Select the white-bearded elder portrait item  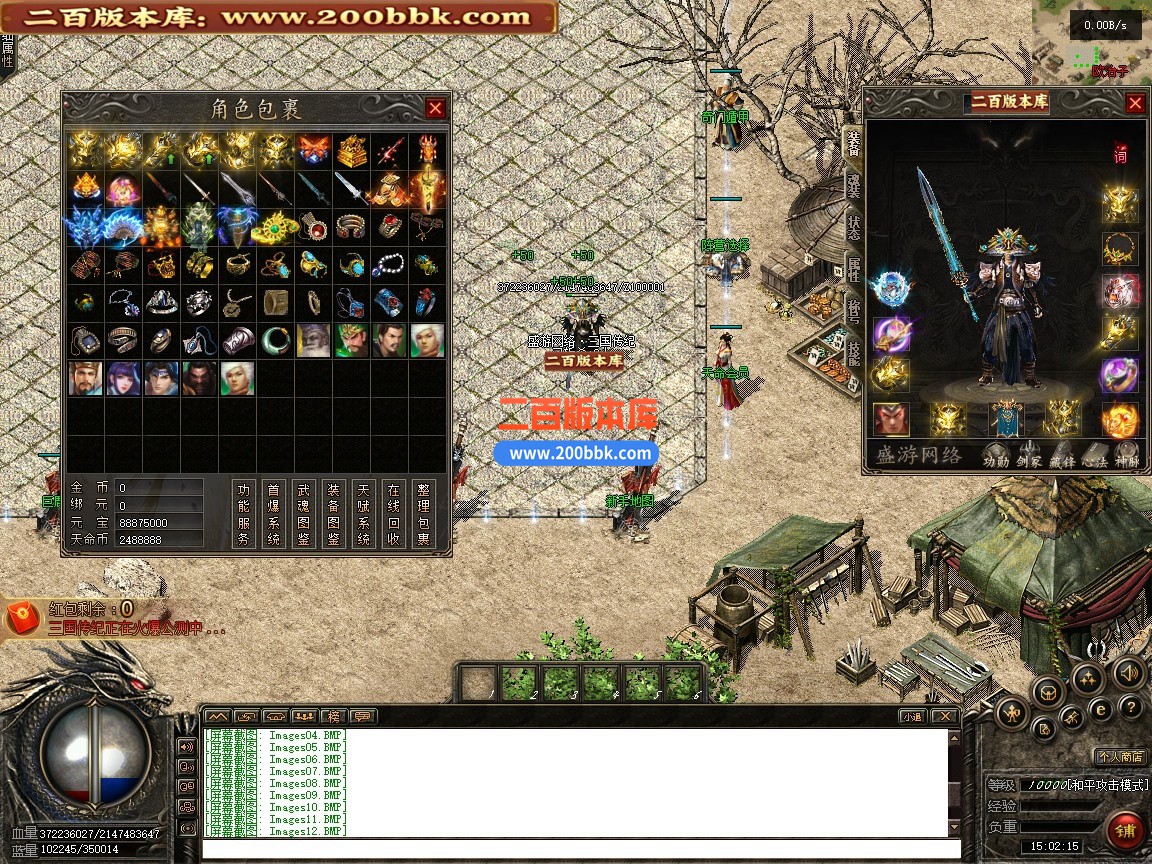pos(313,341)
